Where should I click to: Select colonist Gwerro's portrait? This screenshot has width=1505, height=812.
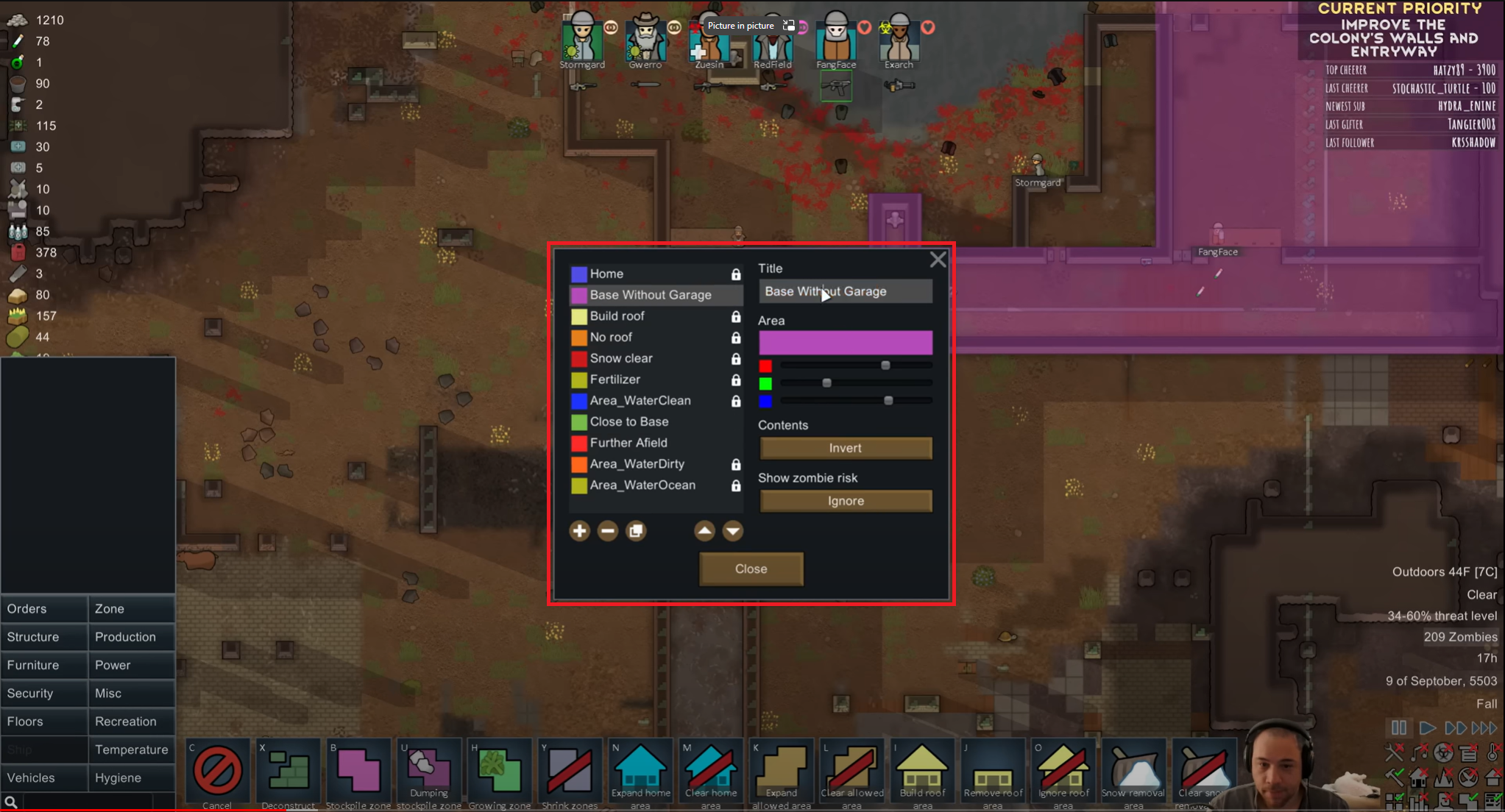click(645, 39)
